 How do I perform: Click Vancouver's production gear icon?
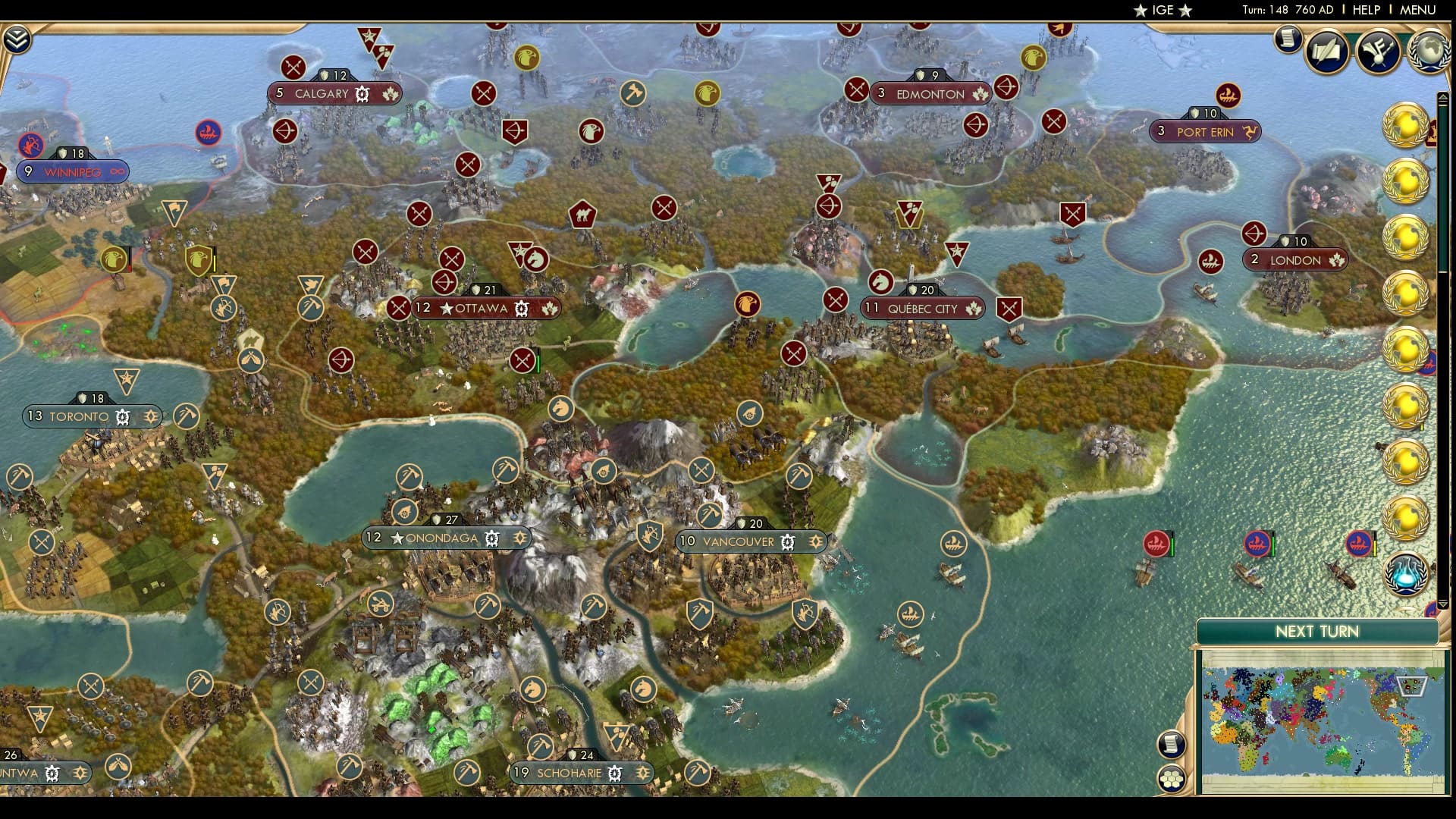tap(787, 542)
